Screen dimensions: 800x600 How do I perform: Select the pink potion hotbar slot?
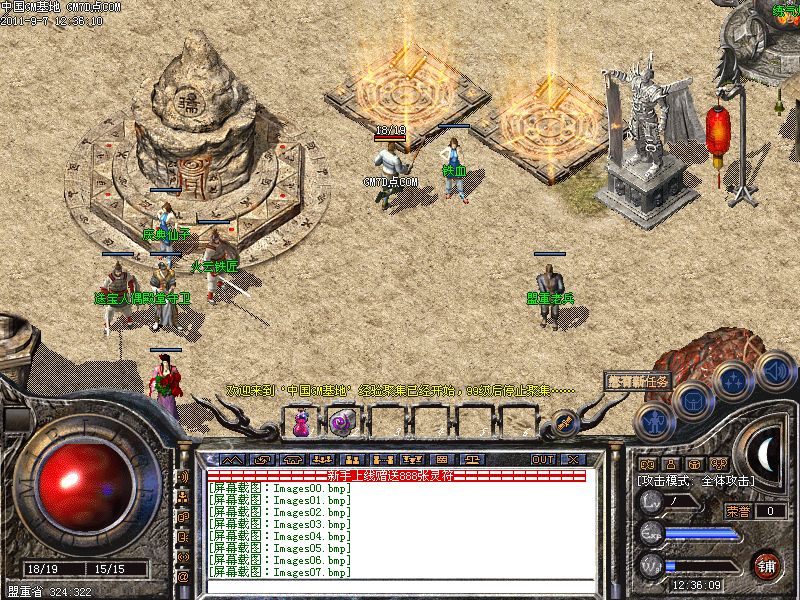[x=300, y=423]
